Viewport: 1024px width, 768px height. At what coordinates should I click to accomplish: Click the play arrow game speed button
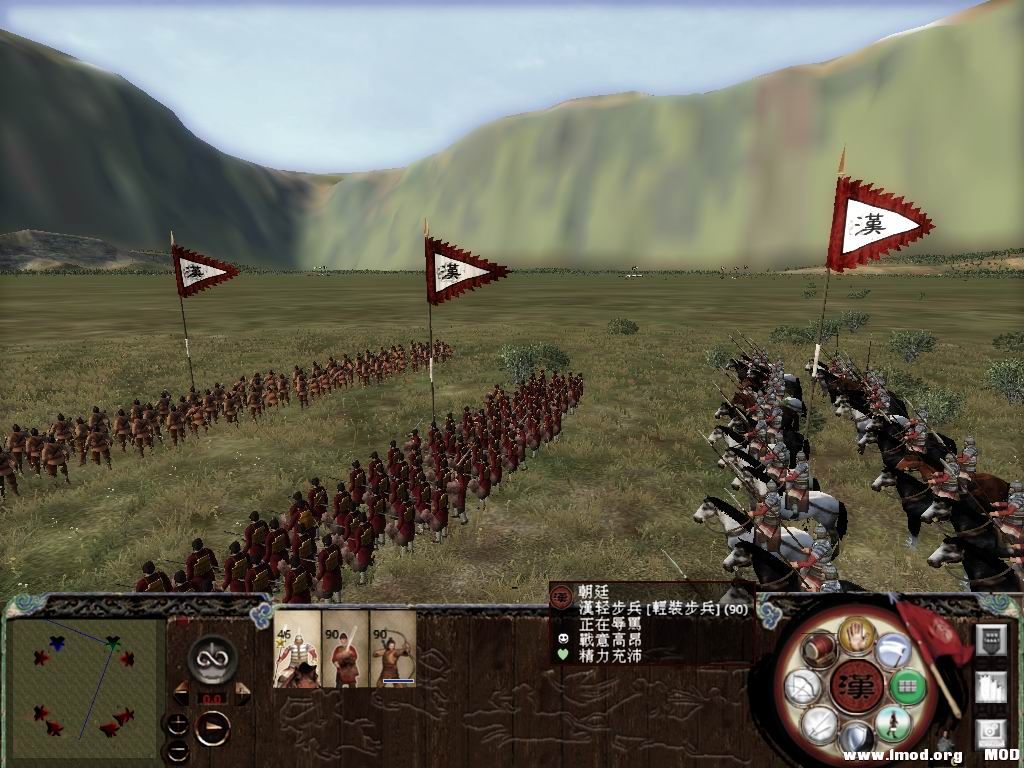pyautogui.click(x=212, y=727)
